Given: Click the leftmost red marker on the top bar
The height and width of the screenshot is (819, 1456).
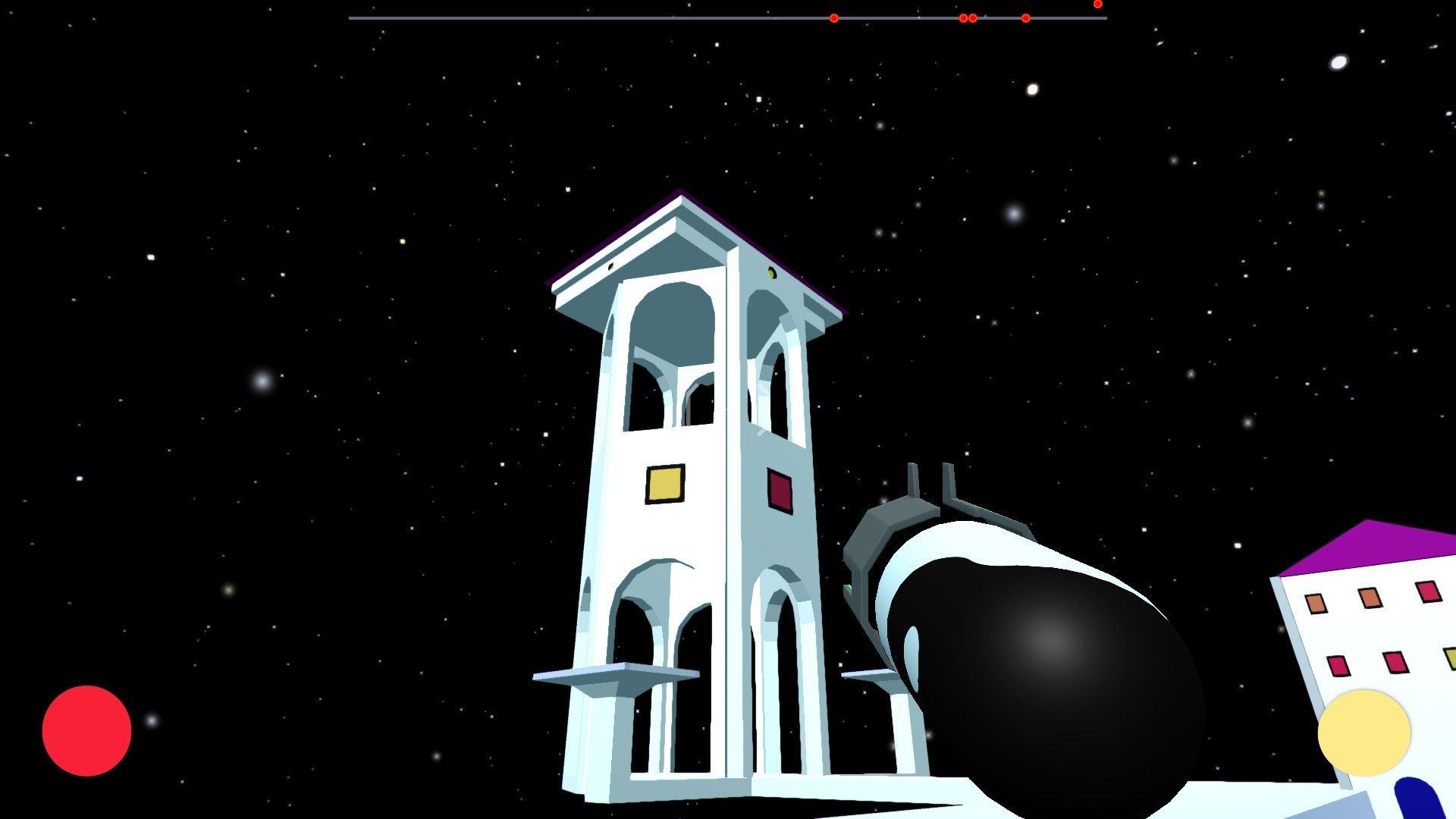Looking at the screenshot, I should point(833,16).
